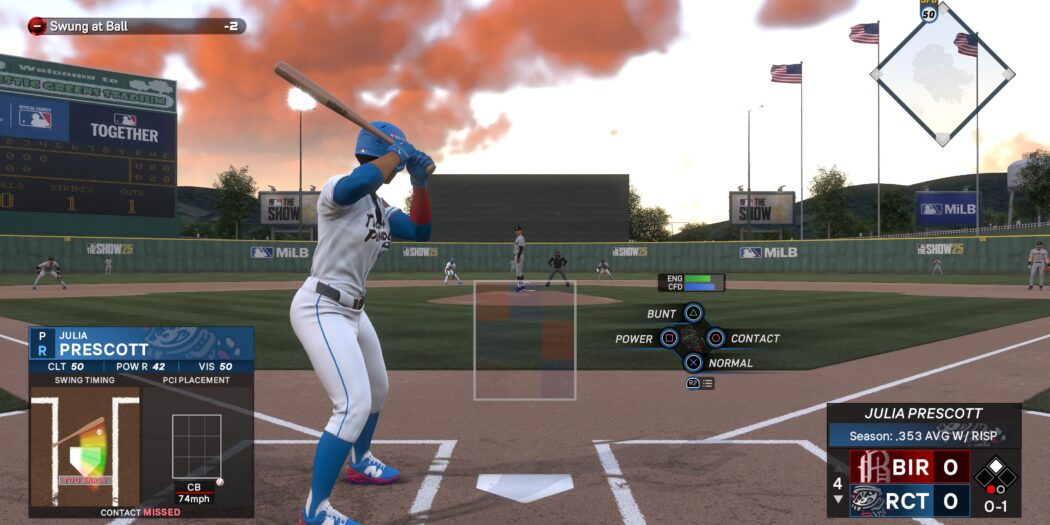Click the PCI Placement pitch grid
1050x525 pixels.
[x=196, y=447]
